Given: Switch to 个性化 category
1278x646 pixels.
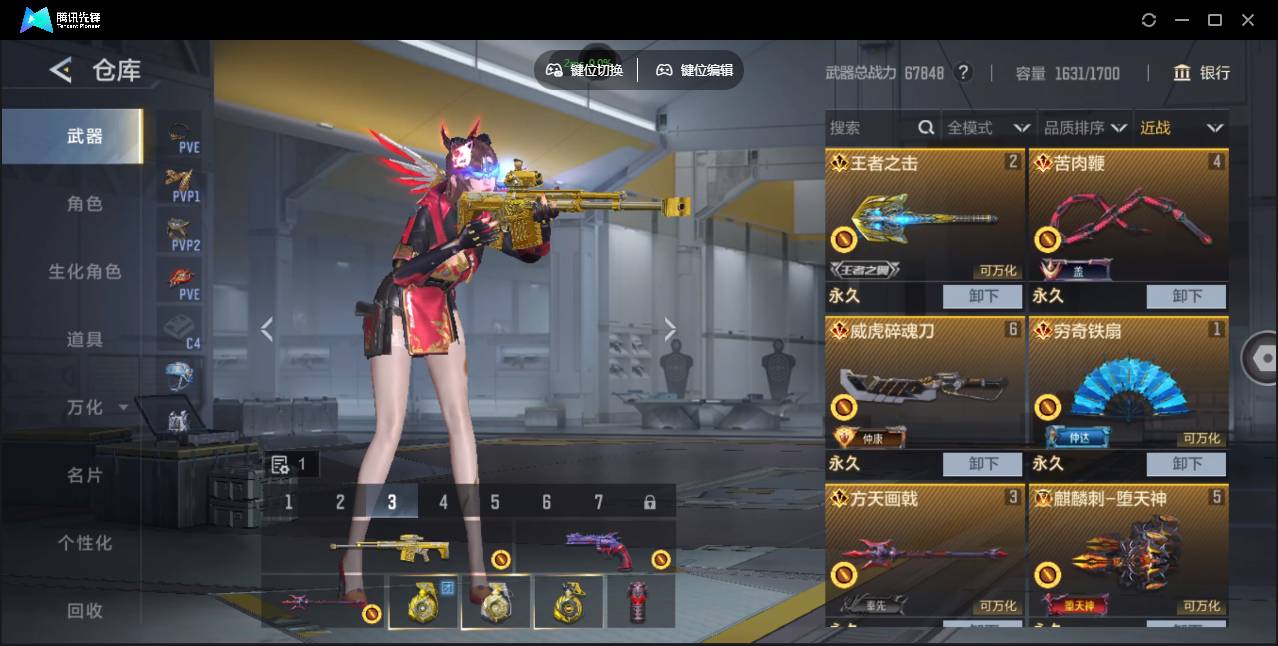Looking at the screenshot, I should pyautogui.click(x=84, y=543).
